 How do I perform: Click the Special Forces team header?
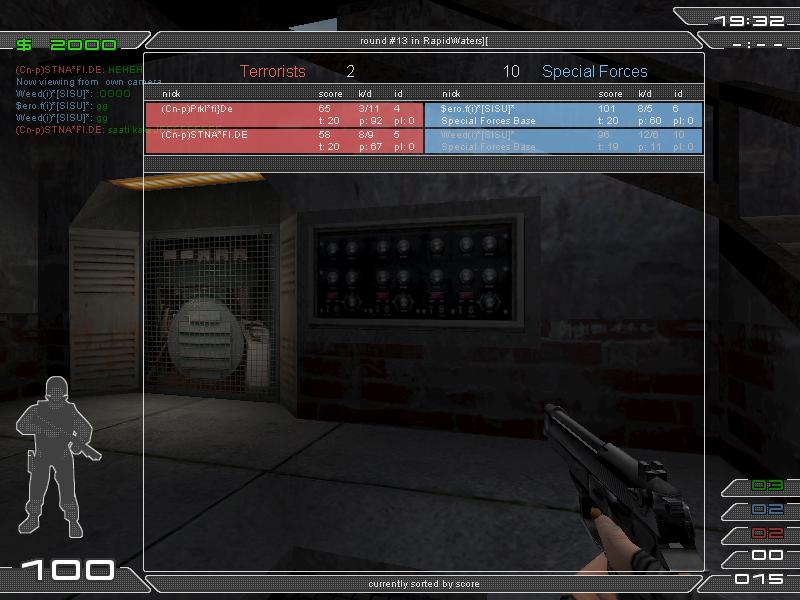(x=594, y=72)
